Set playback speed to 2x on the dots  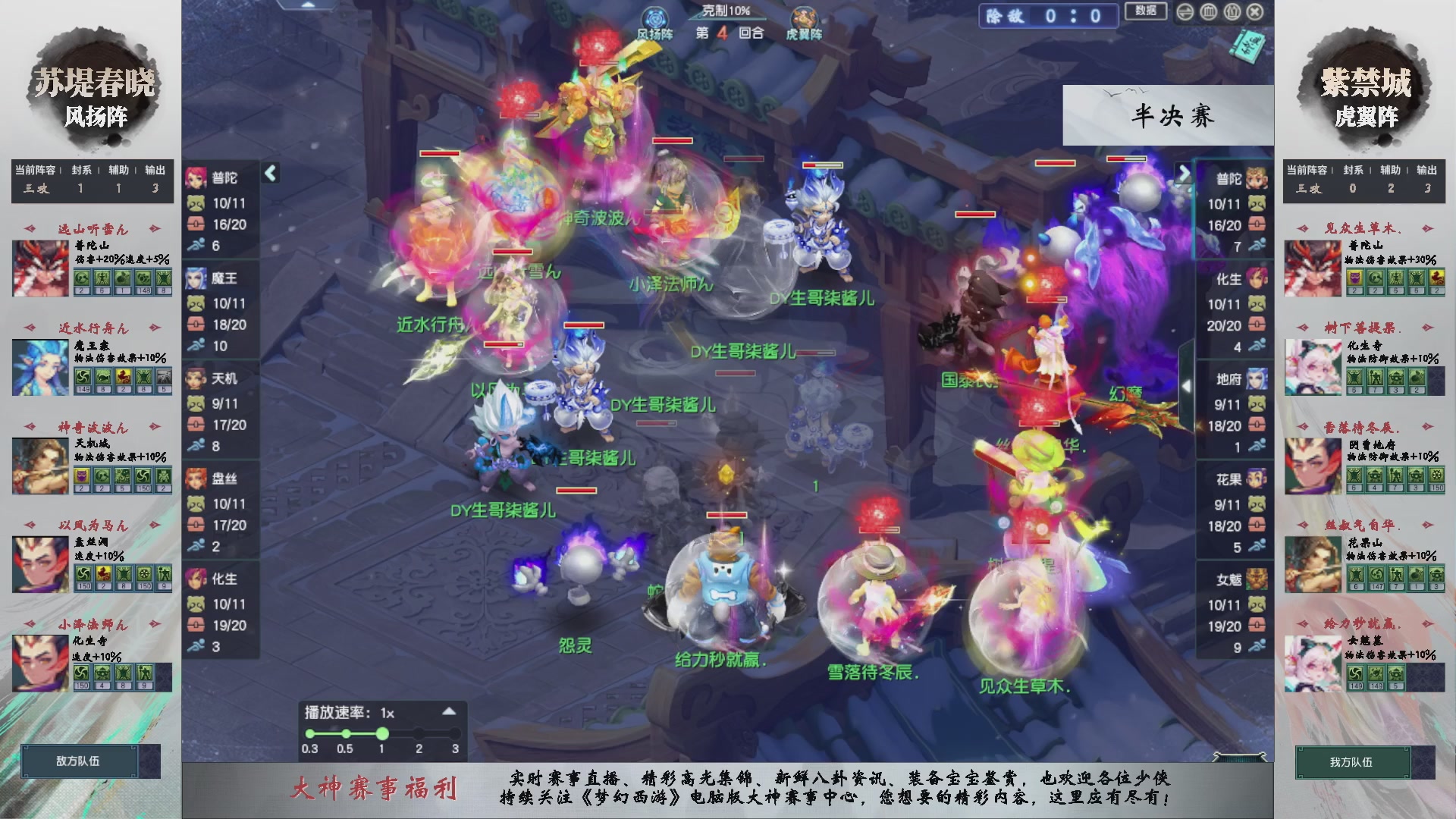pos(419,733)
